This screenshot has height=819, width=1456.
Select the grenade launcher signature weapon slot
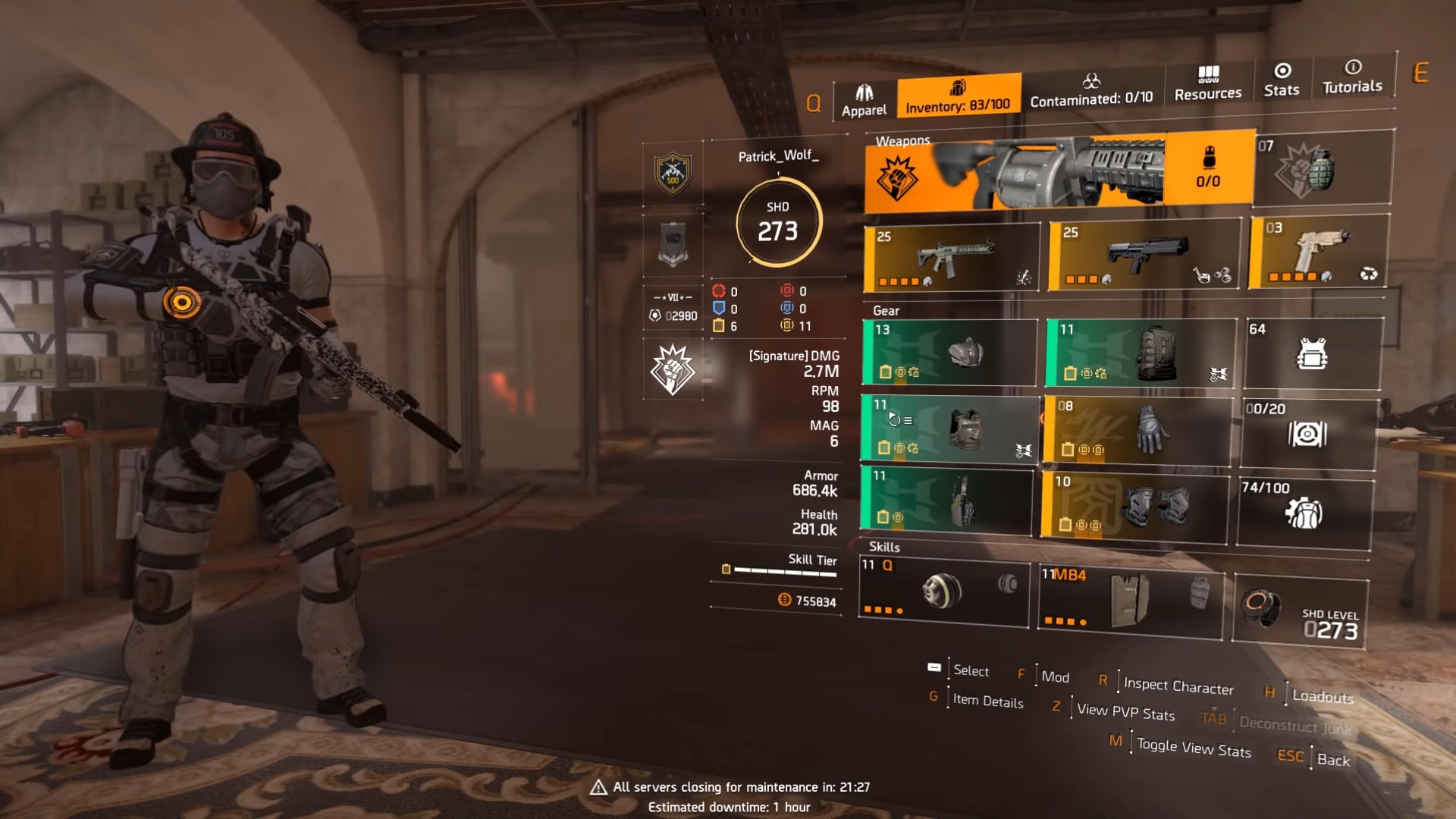point(1059,171)
